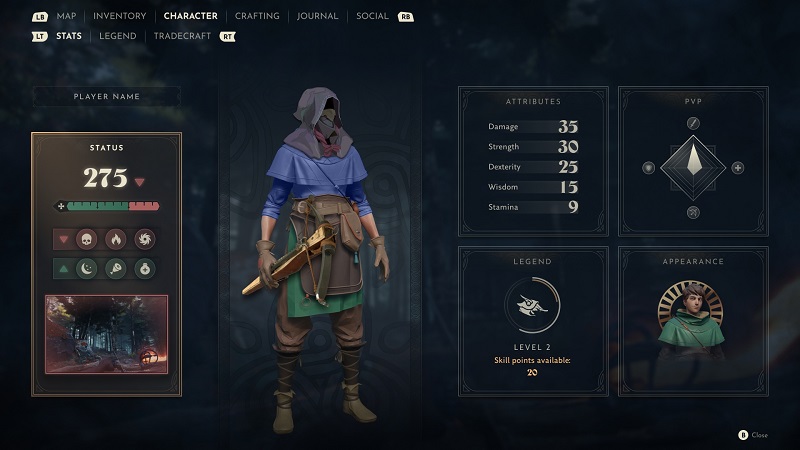Switch to the Social tab
This screenshot has height=450, width=800.
coord(372,16)
